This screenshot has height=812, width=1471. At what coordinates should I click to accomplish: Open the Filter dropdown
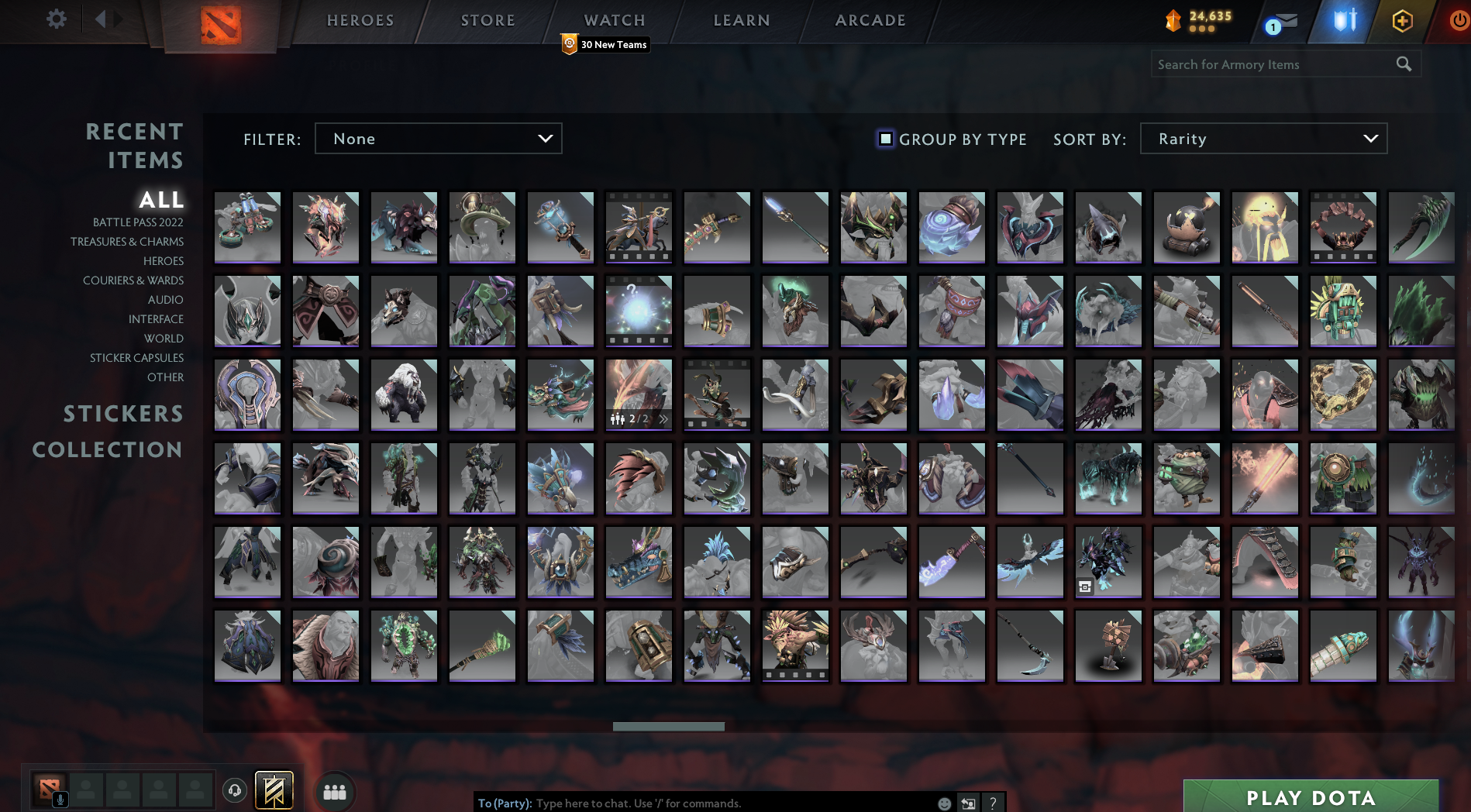tap(438, 139)
